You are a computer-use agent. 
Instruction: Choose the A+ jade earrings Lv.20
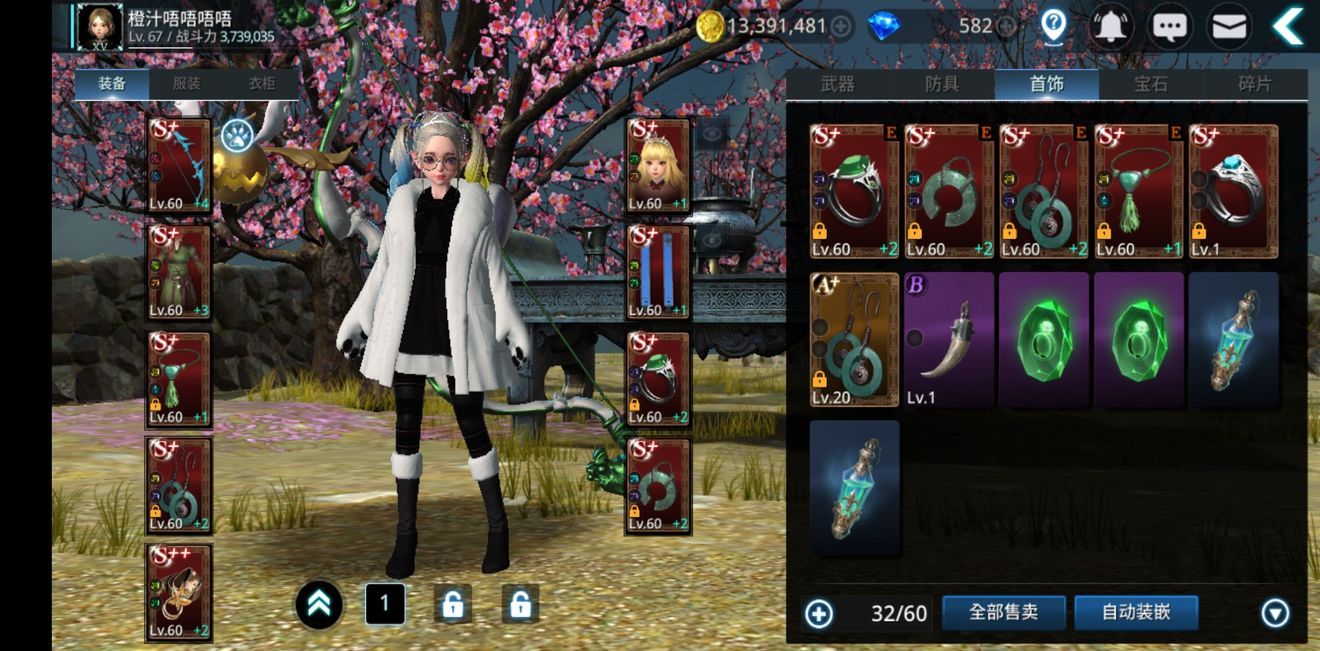point(854,339)
